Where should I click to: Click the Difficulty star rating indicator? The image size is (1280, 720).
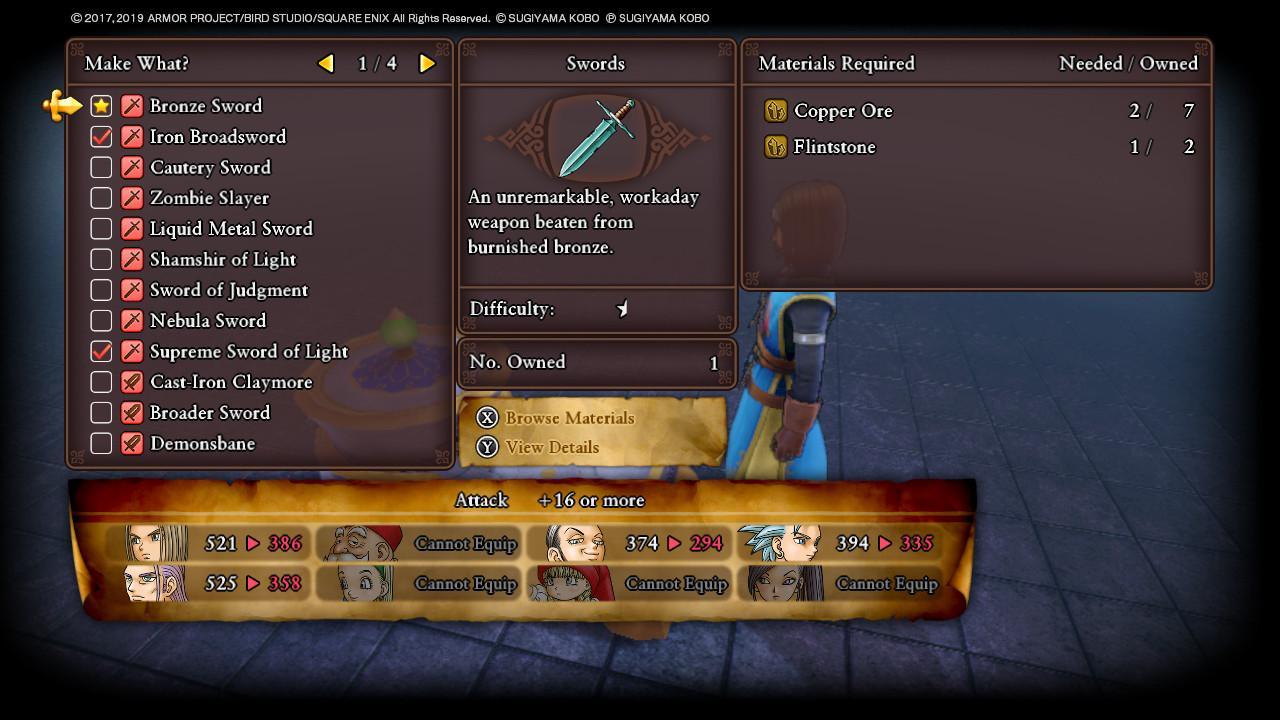(x=623, y=309)
